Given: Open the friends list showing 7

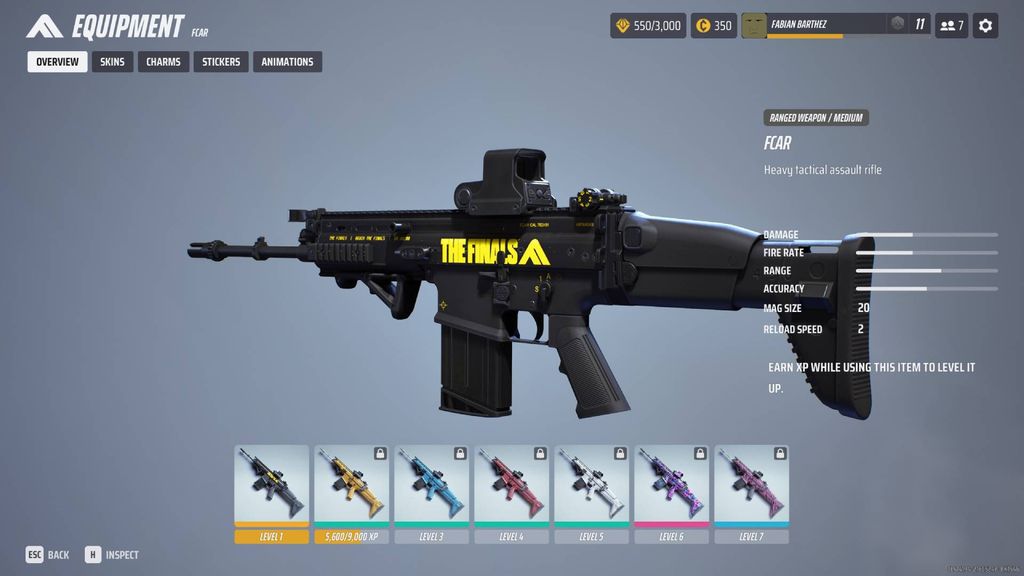Looking at the screenshot, I should tap(951, 25).
